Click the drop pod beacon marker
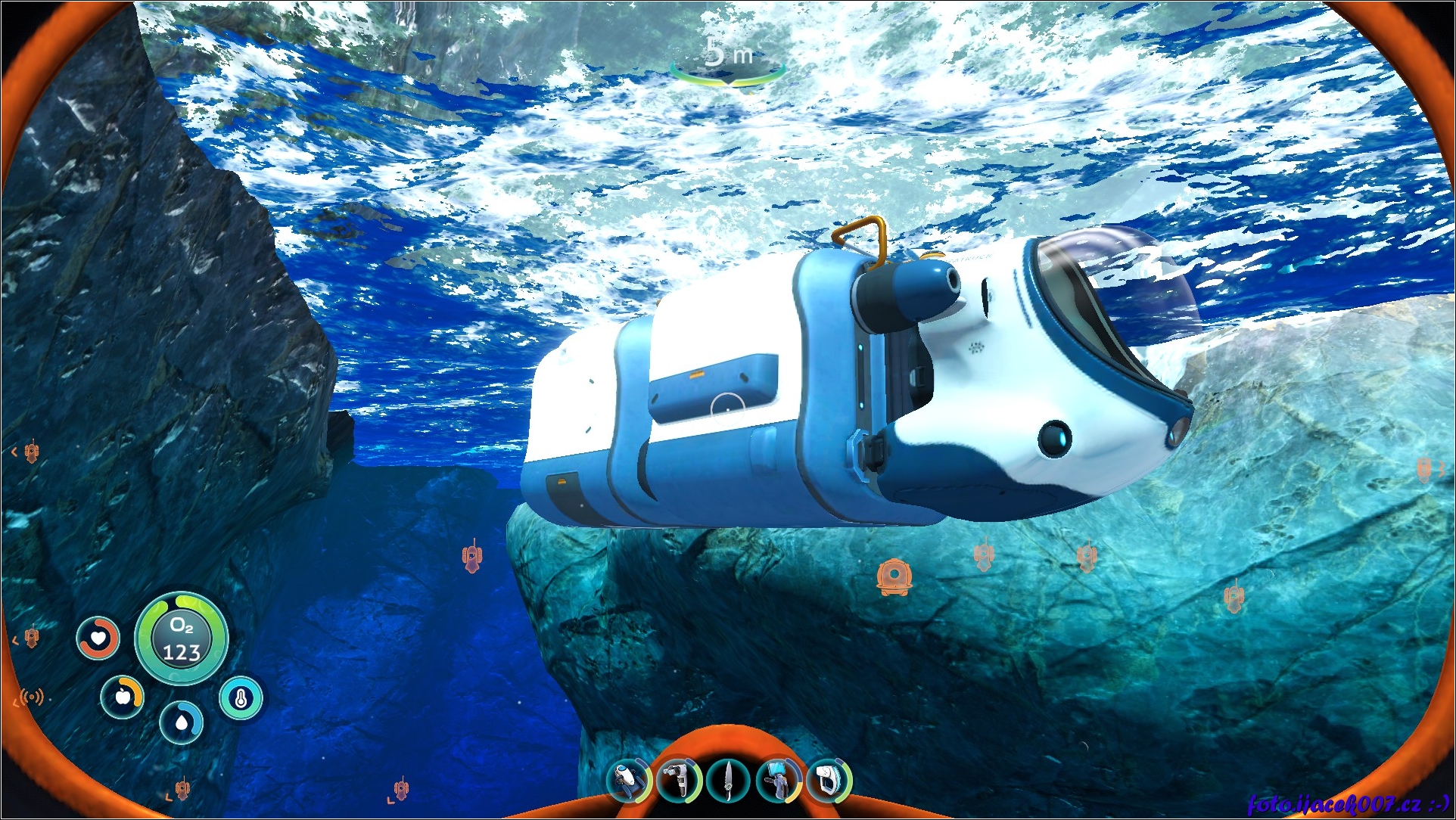This screenshot has width=1456, height=820. (x=894, y=576)
